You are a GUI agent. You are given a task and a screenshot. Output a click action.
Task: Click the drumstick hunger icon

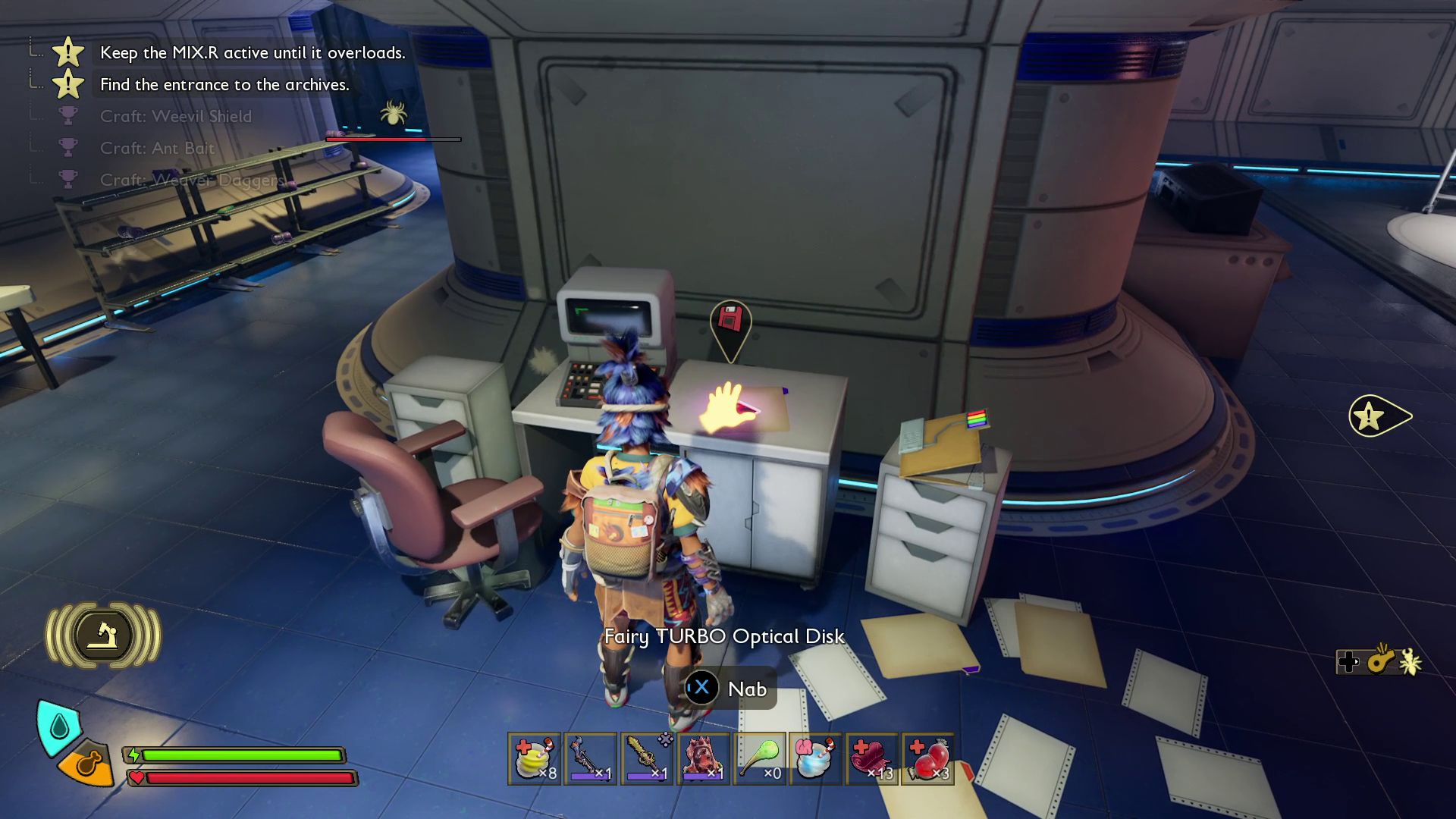pyautogui.click(x=88, y=764)
